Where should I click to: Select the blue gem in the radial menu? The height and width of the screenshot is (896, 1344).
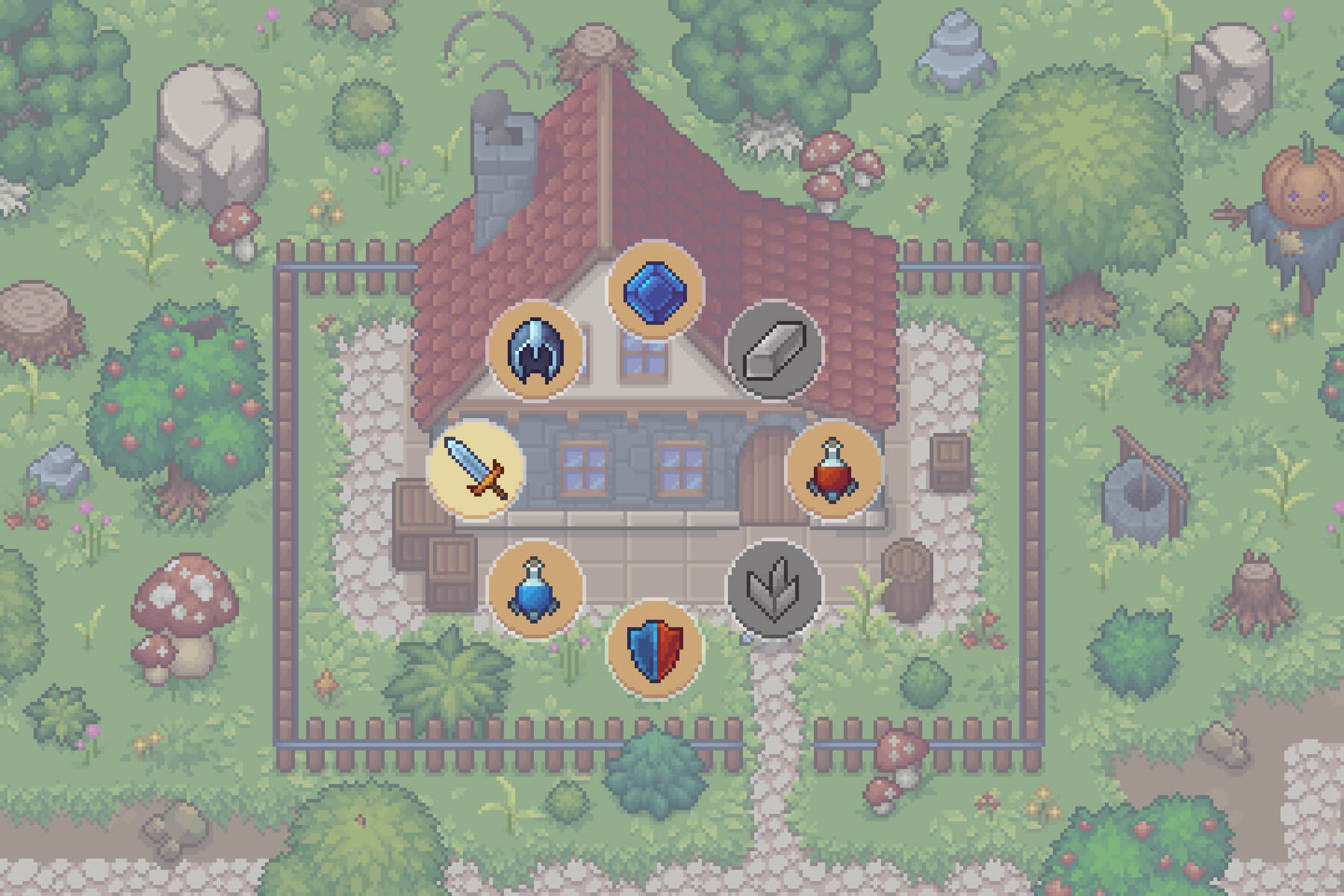point(655,290)
